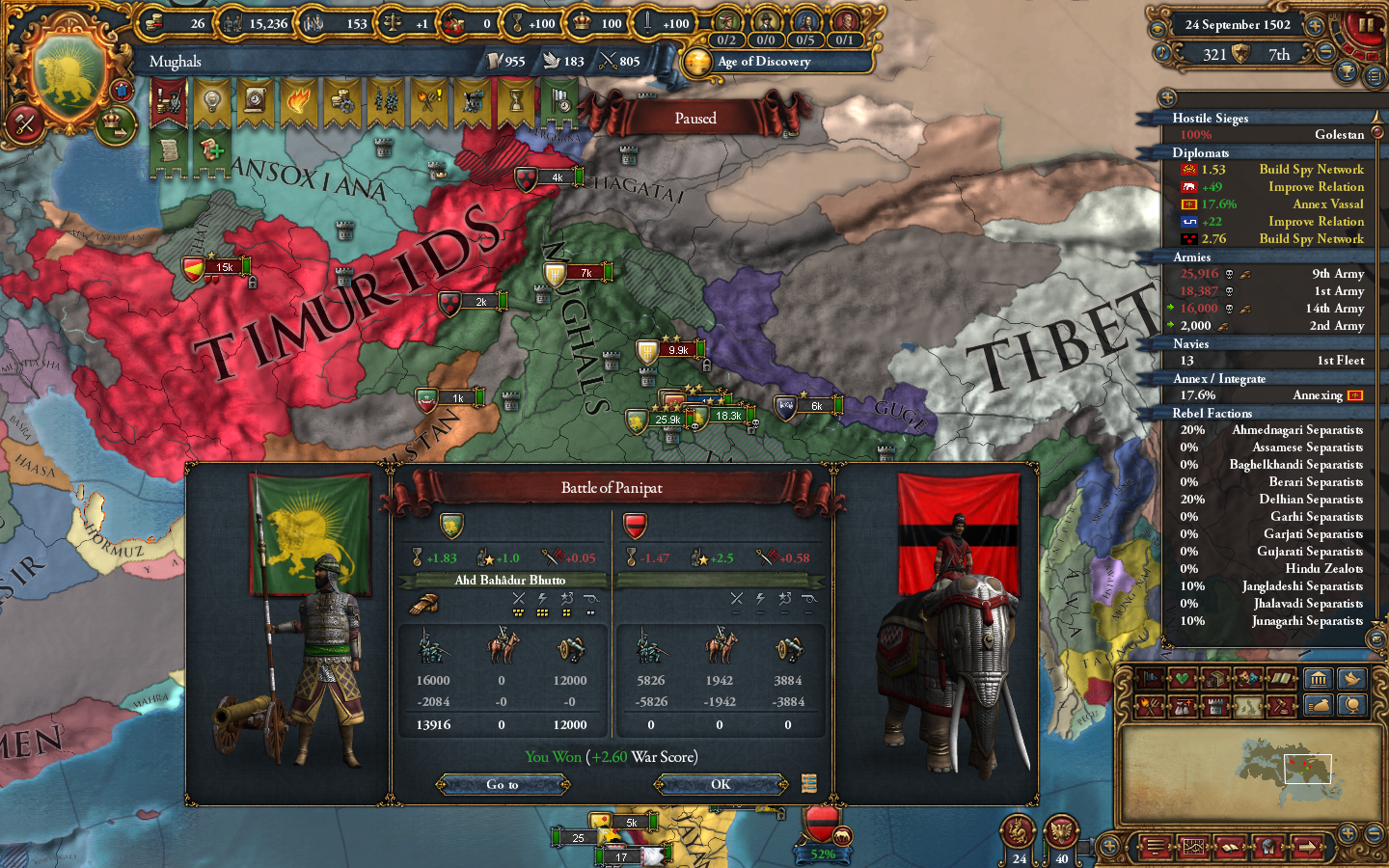Screen dimensions: 1389x868
Task: Open the game menu hamburger button
Action: point(1155,846)
